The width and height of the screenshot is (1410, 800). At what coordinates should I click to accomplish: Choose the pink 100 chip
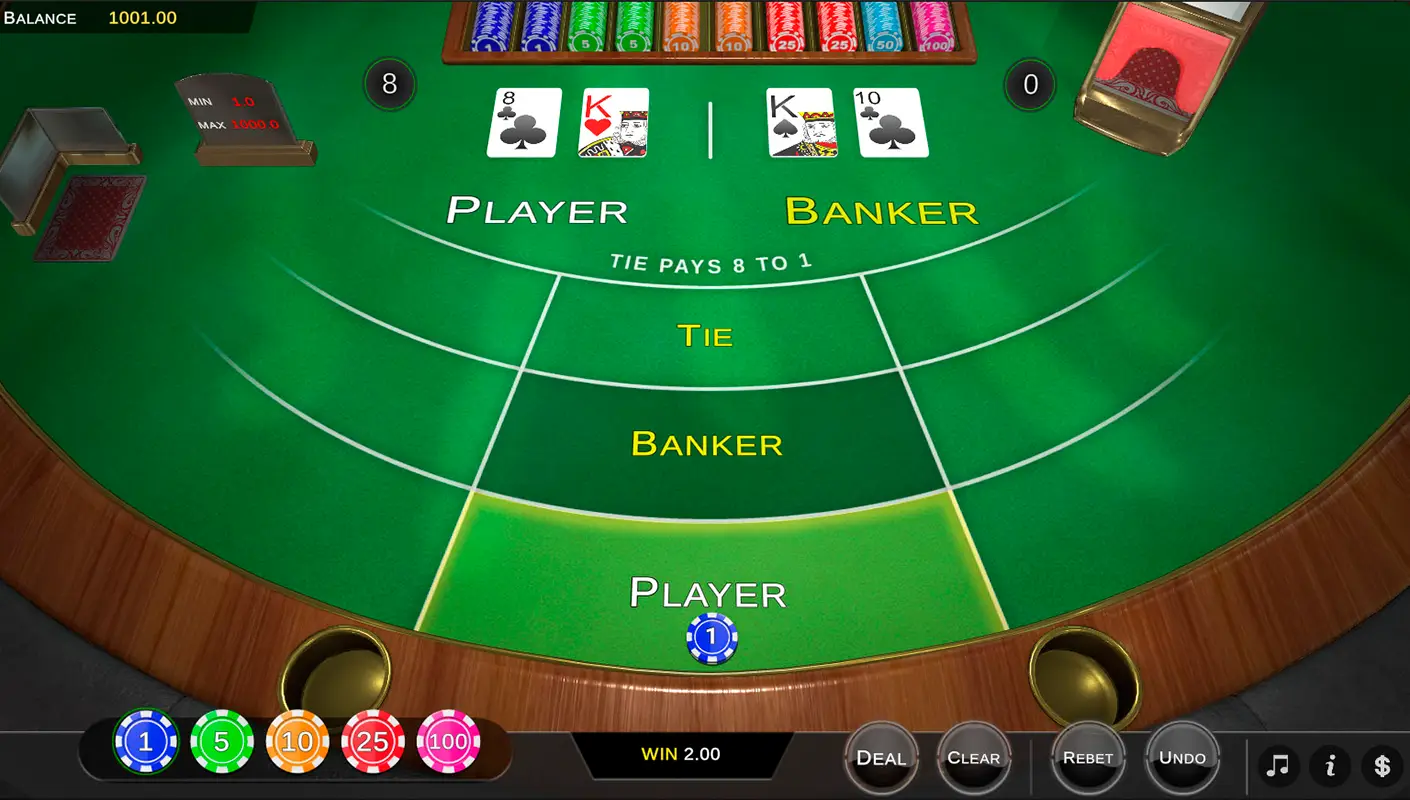click(x=449, y=742)
